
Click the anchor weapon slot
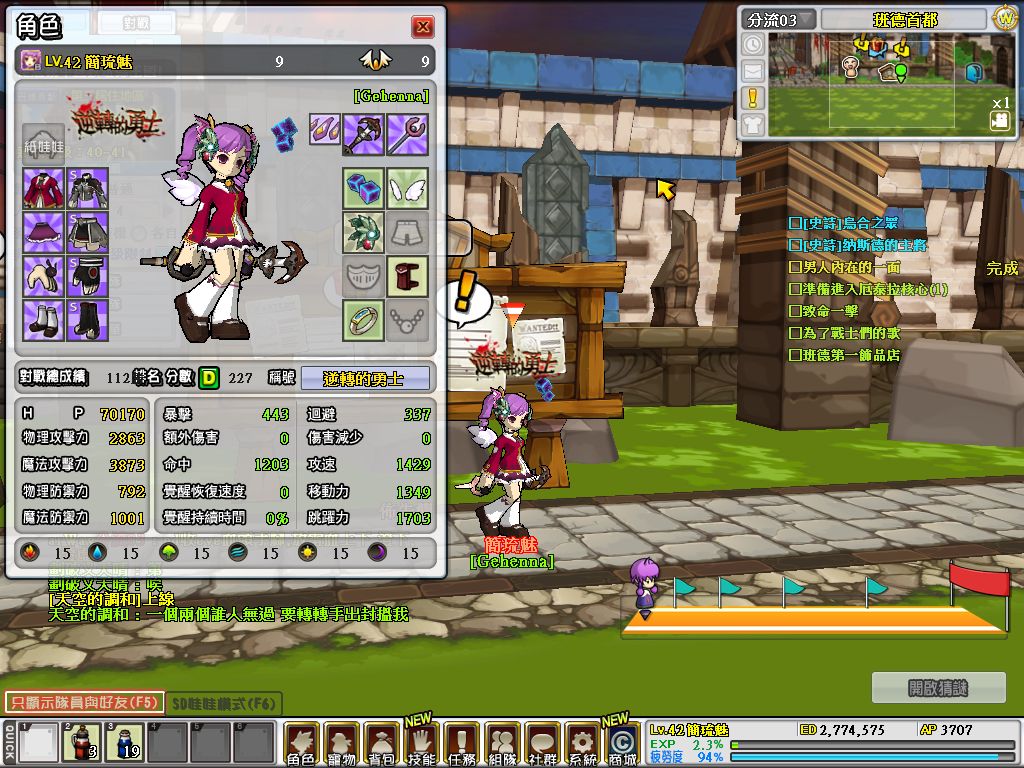click(364, 134)
